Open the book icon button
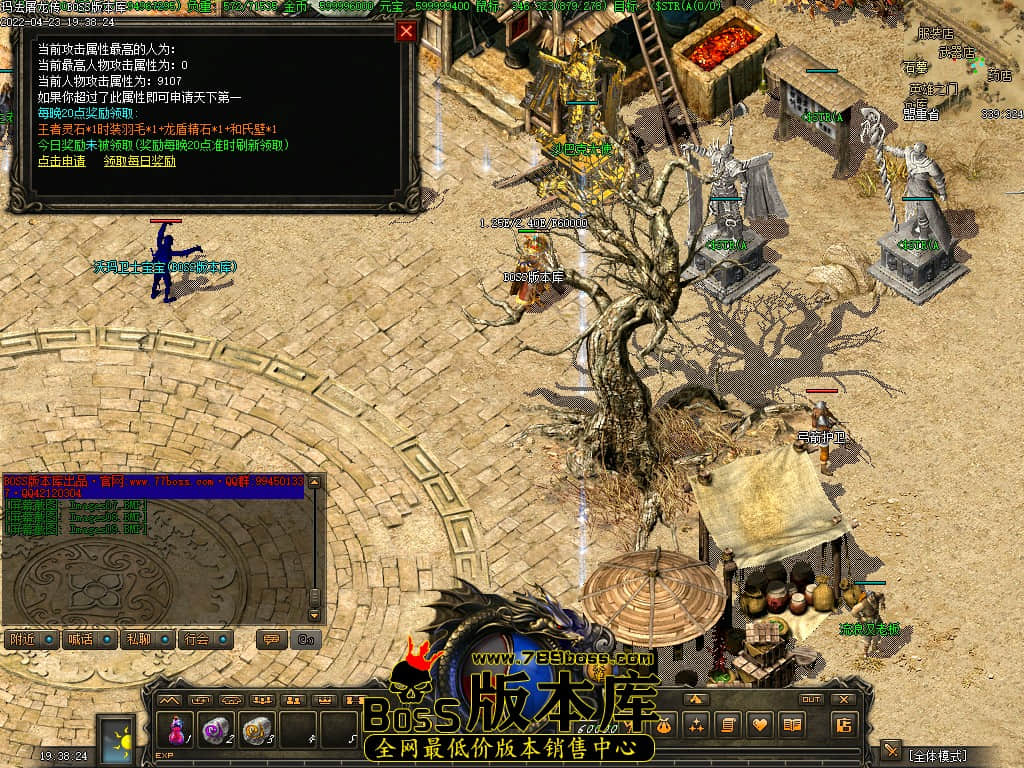The image size is (1024, 768). pos(792,725)
